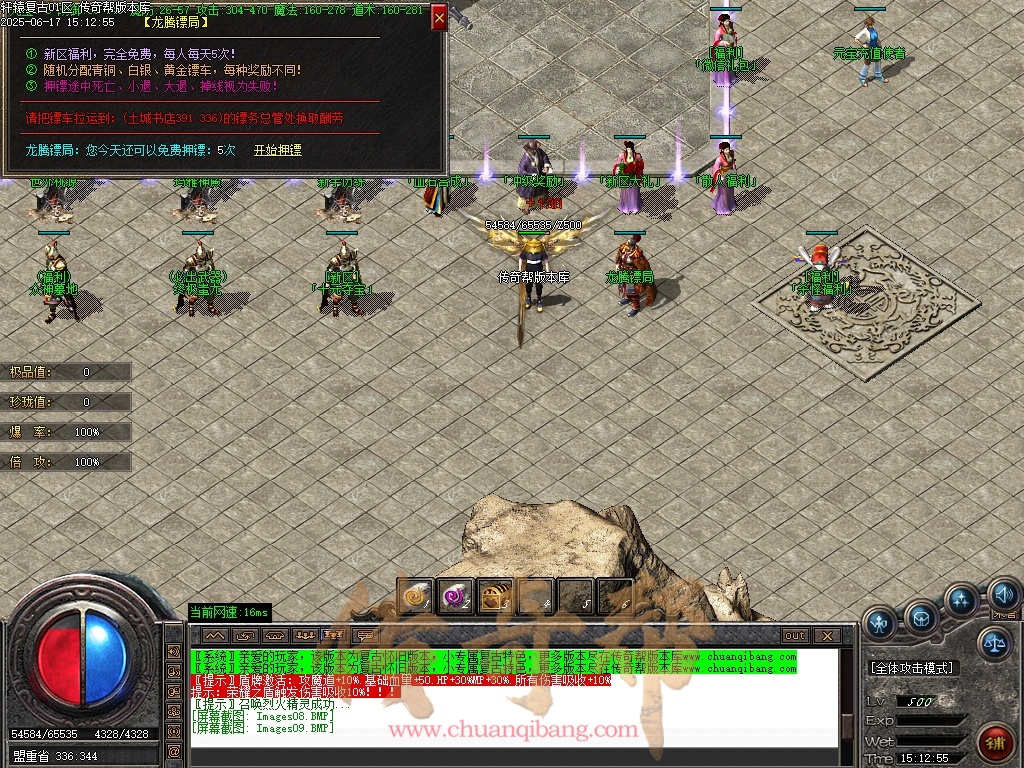Screen dimensions: 1024x768
Task: Open the skills sparkle icon
Action: 961,601
